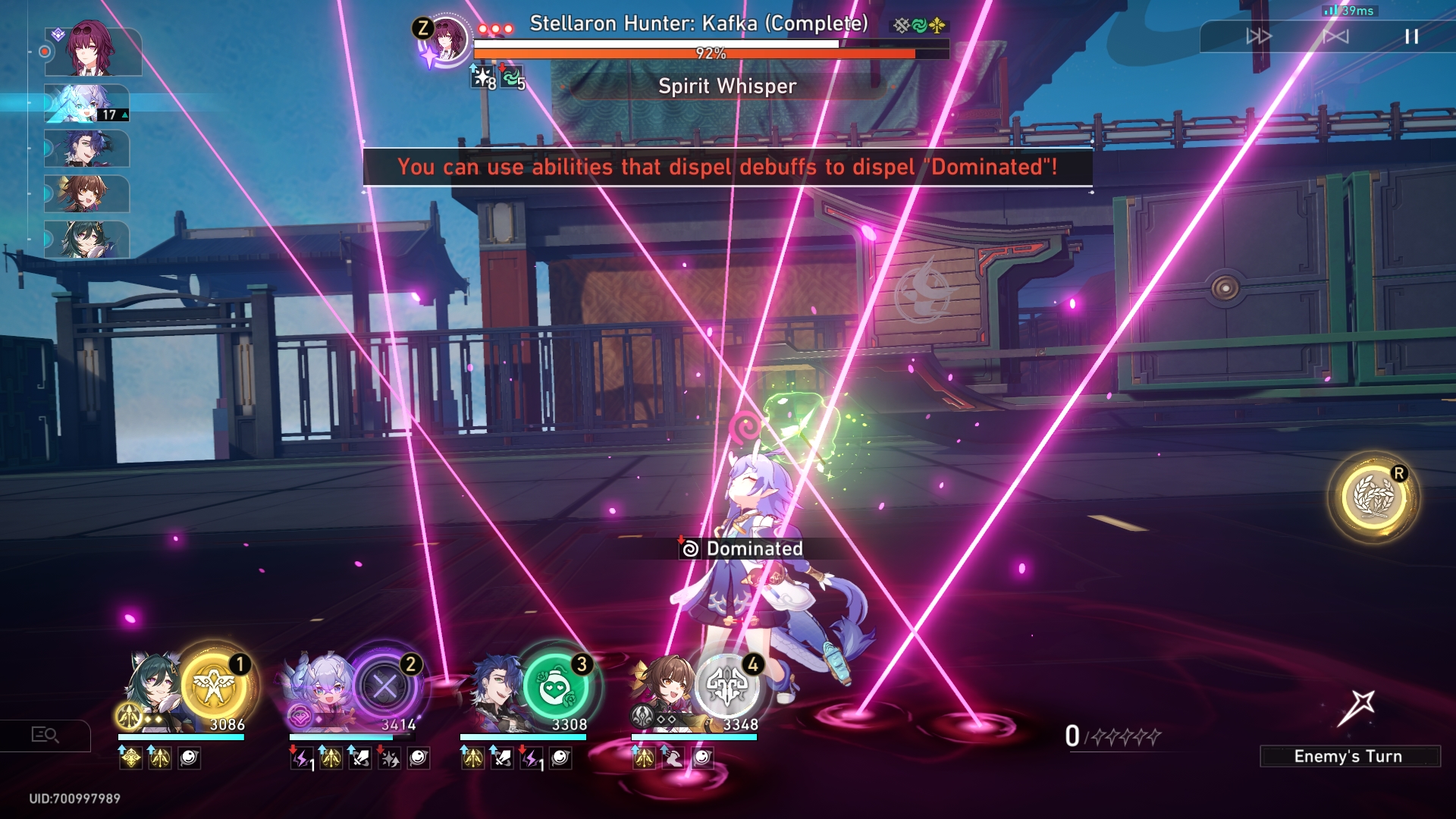
Task: Open the battle details magnifier icon
Action: (45, 735)
